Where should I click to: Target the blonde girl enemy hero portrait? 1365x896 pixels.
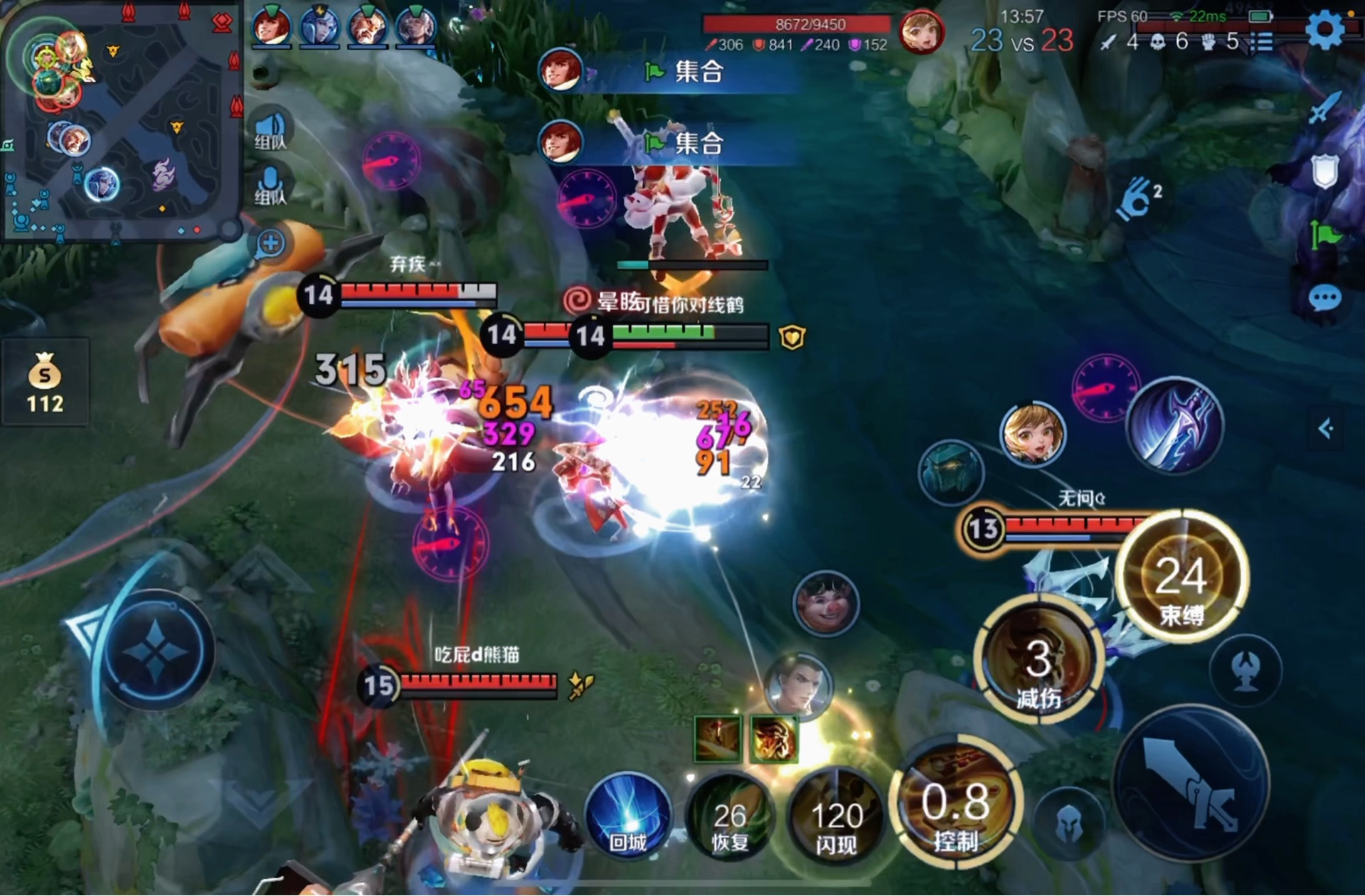coord(1033,434)
